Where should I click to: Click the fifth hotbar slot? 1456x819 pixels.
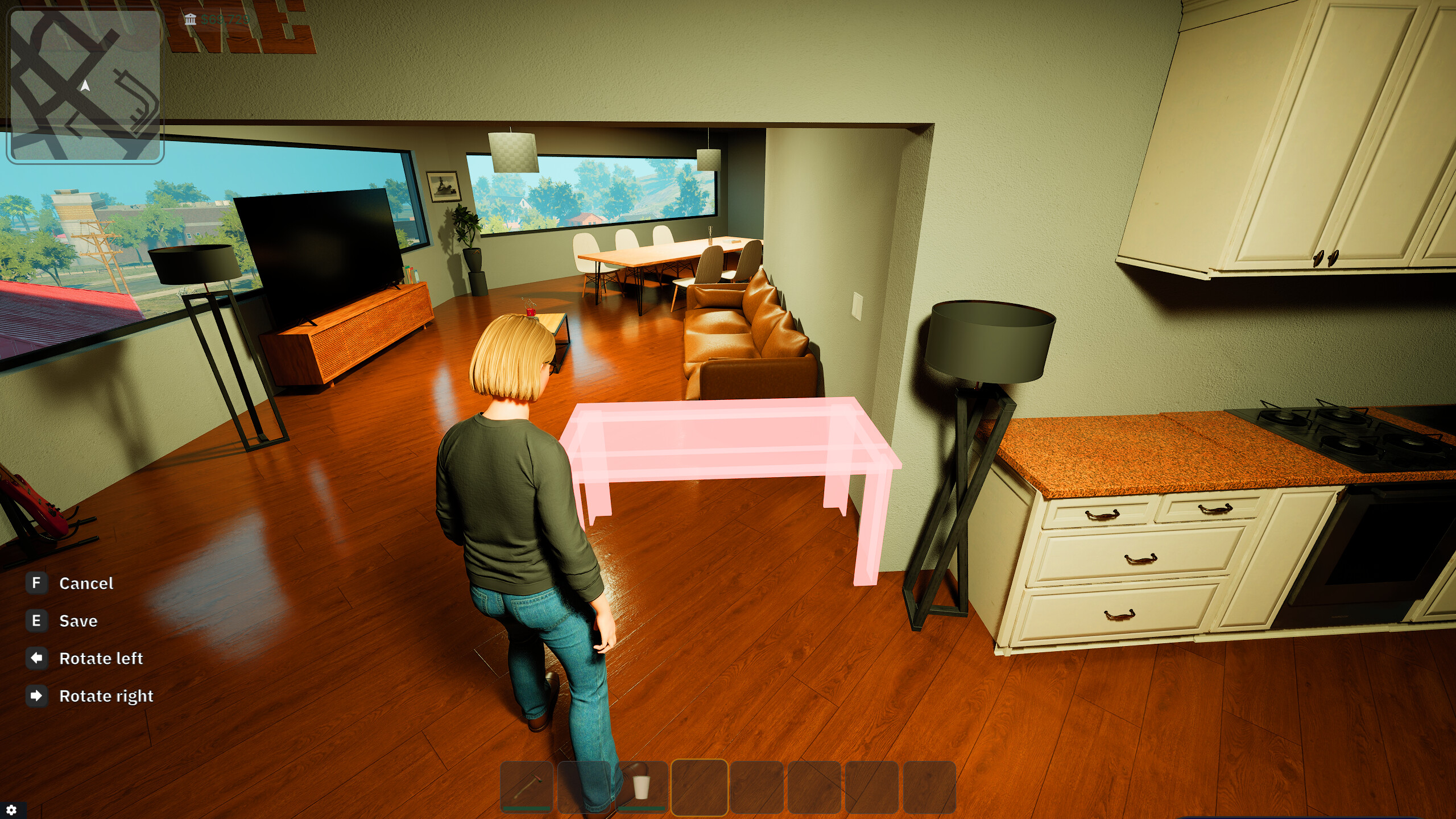coord(757,788)
